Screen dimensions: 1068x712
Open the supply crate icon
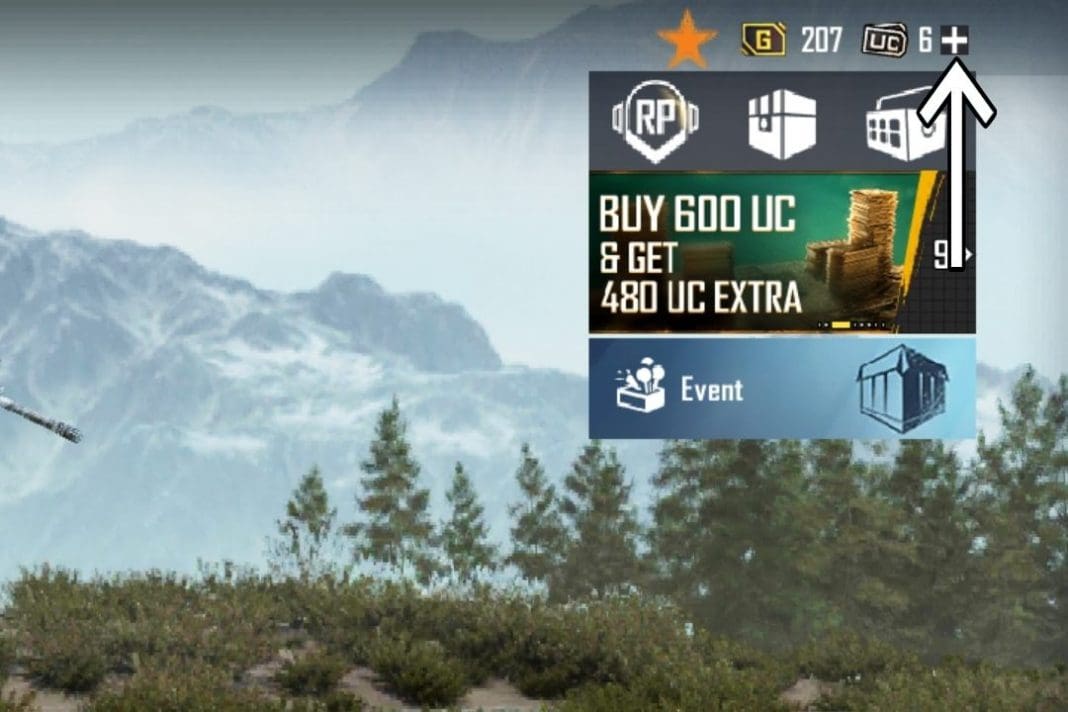click(x=782, y=124)
